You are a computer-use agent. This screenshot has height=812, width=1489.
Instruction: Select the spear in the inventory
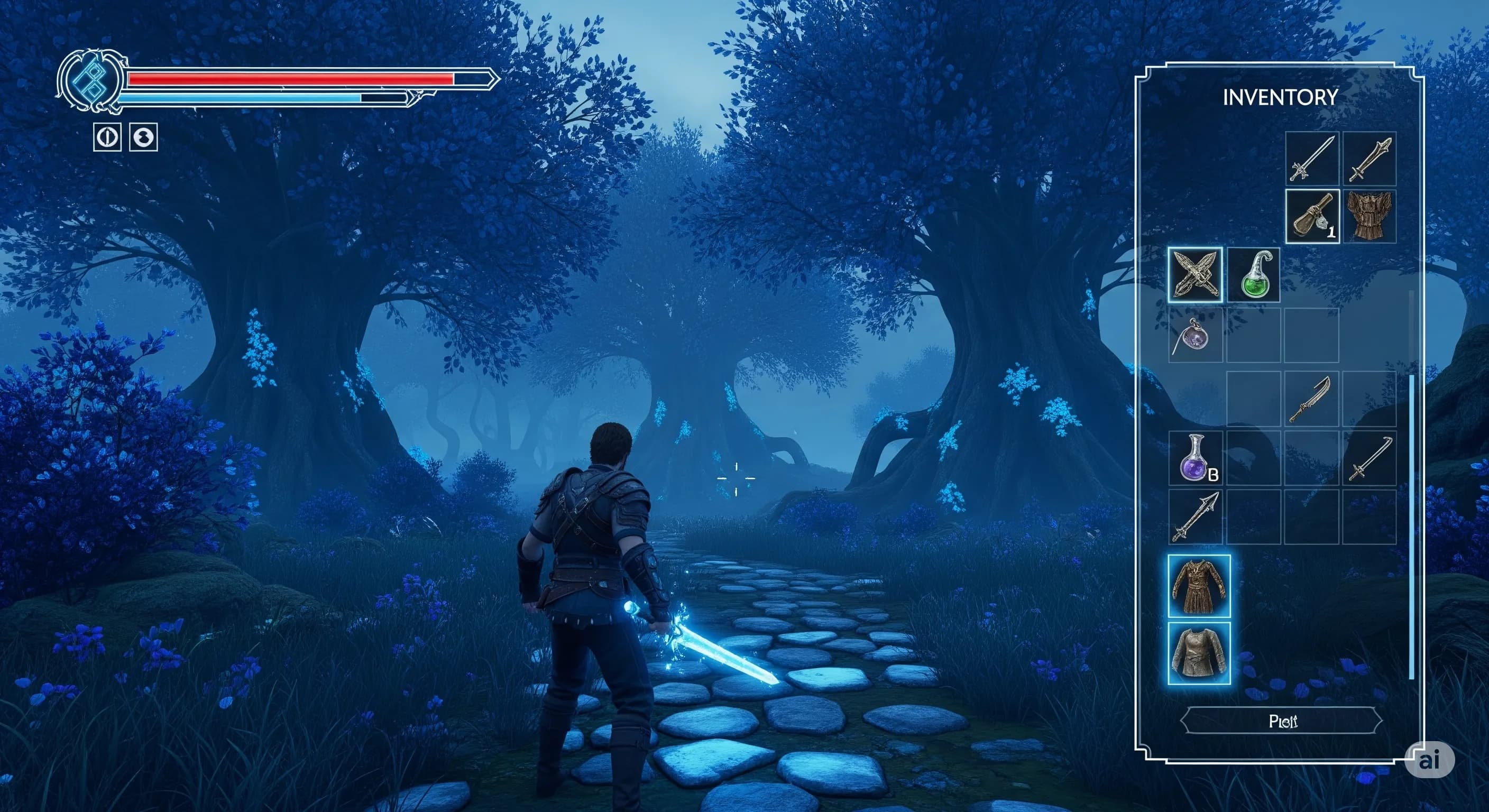pyautogui.click(x=1195, y=516)
